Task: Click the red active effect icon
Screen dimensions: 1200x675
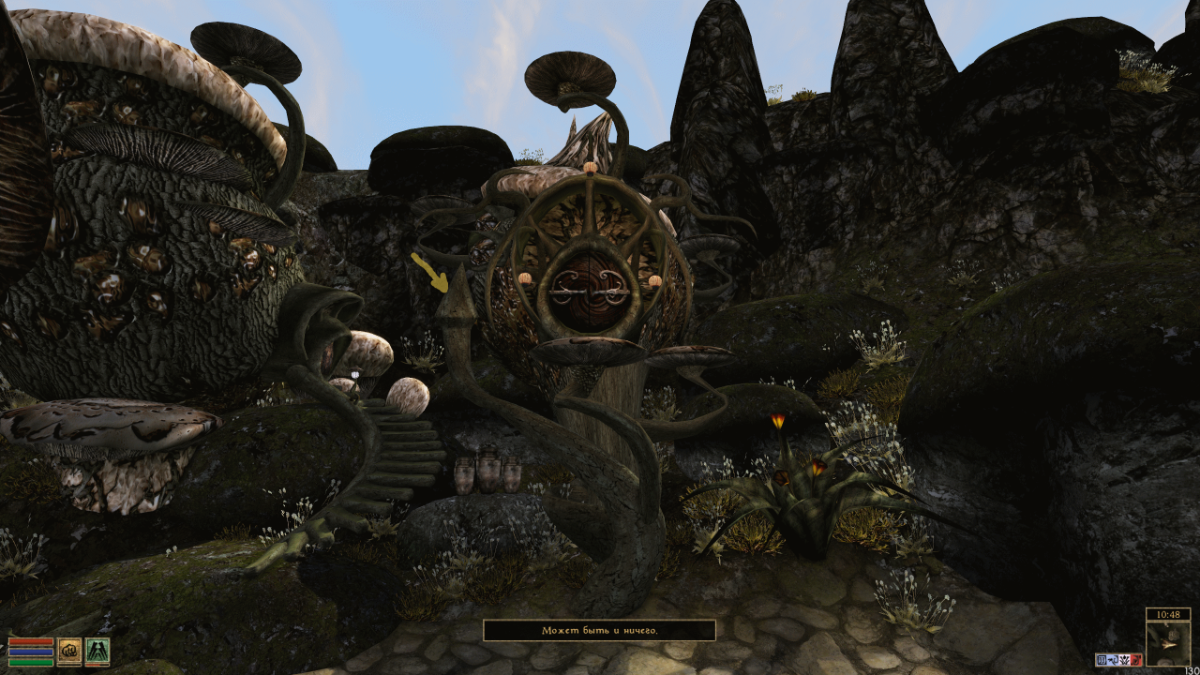Action: (1136, 660)
